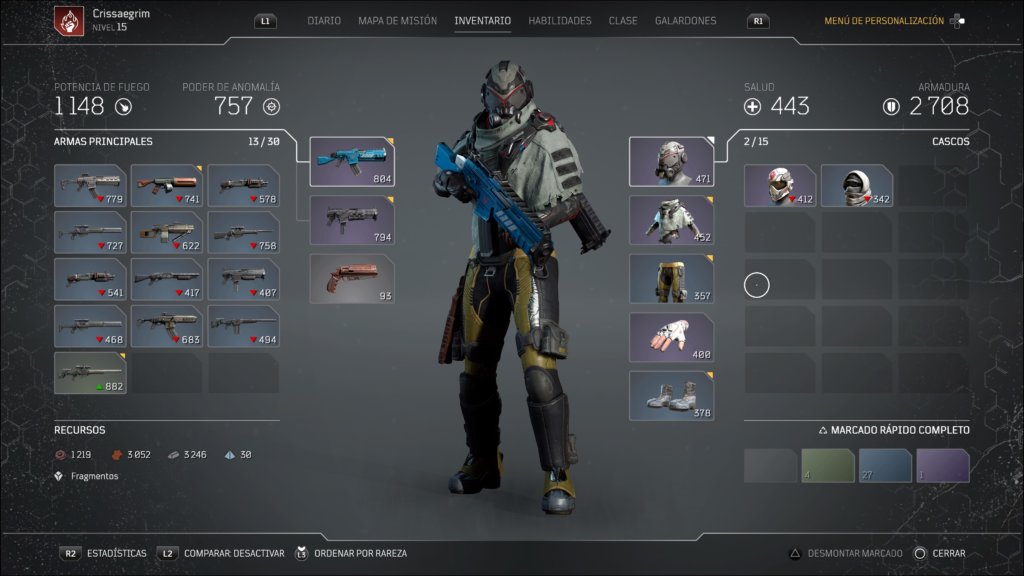Pick the hooded helmet rated 342
This screenshot has width=1024, height=576.
tap(857, 186)
